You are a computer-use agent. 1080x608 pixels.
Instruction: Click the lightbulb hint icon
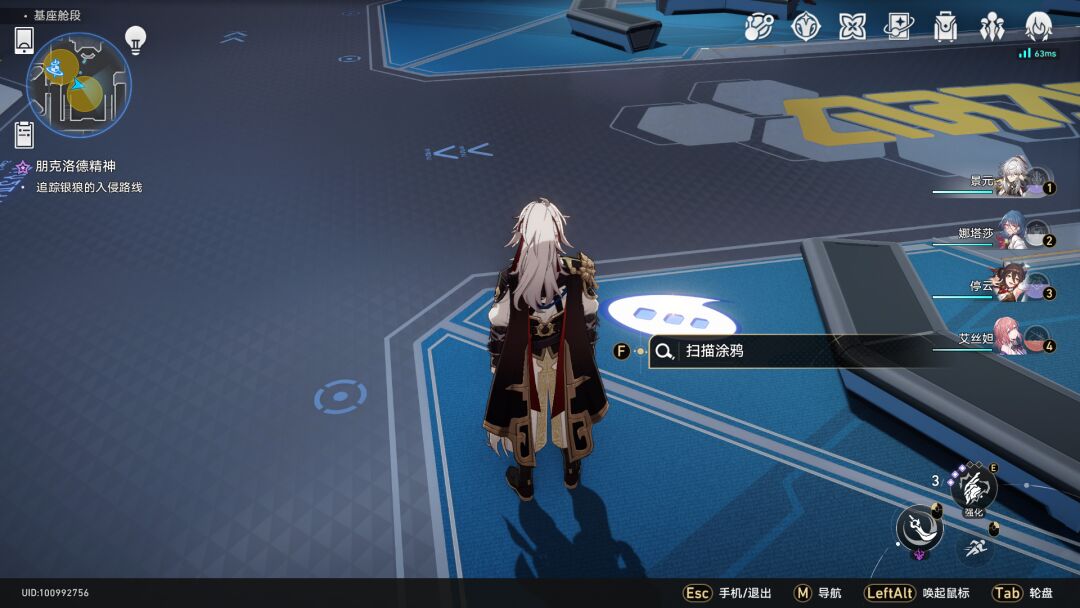tap(135, 40)
